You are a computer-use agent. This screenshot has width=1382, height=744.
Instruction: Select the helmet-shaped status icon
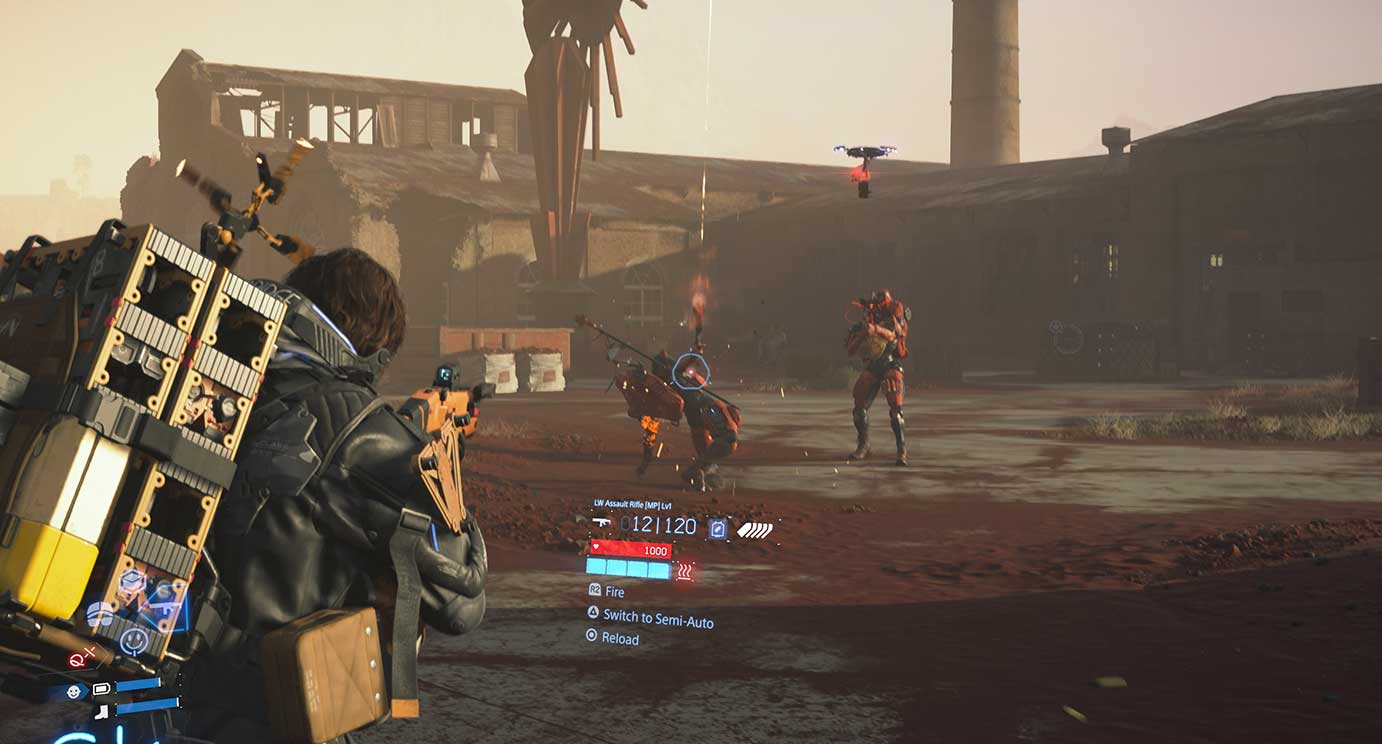(x=100, y=614)
